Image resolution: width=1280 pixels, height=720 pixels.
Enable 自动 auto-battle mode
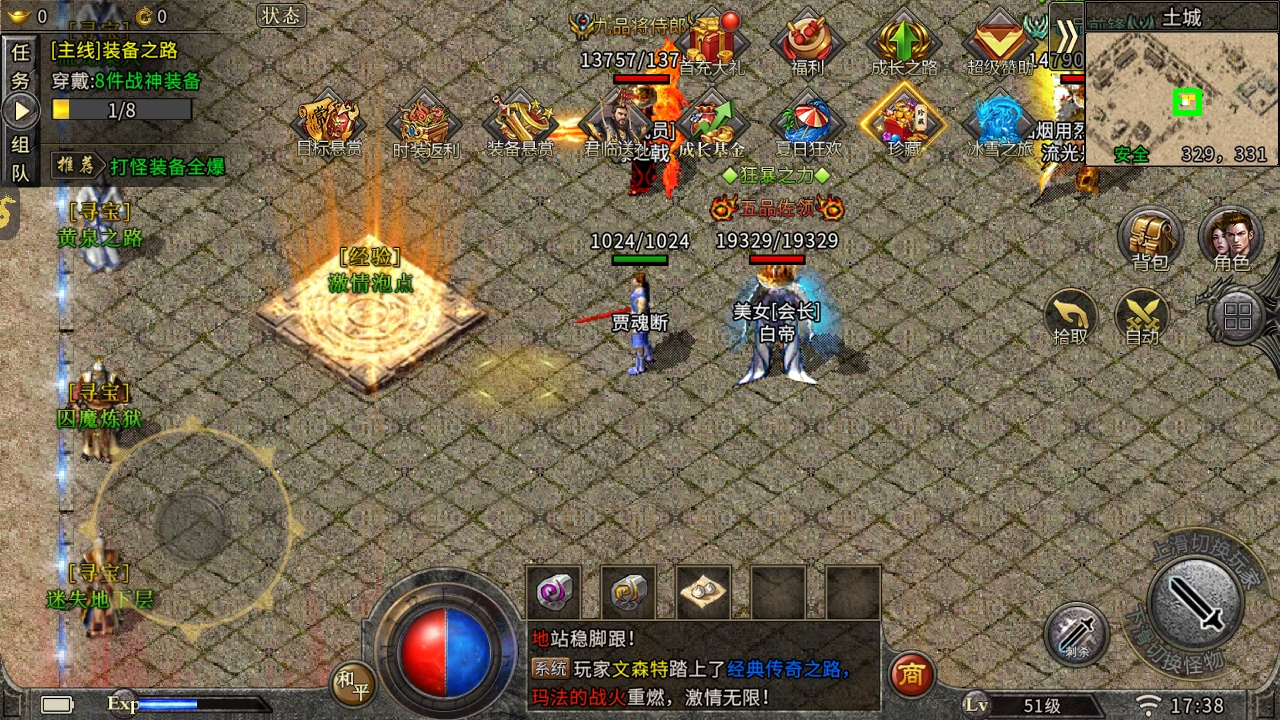coord(1142,318)
